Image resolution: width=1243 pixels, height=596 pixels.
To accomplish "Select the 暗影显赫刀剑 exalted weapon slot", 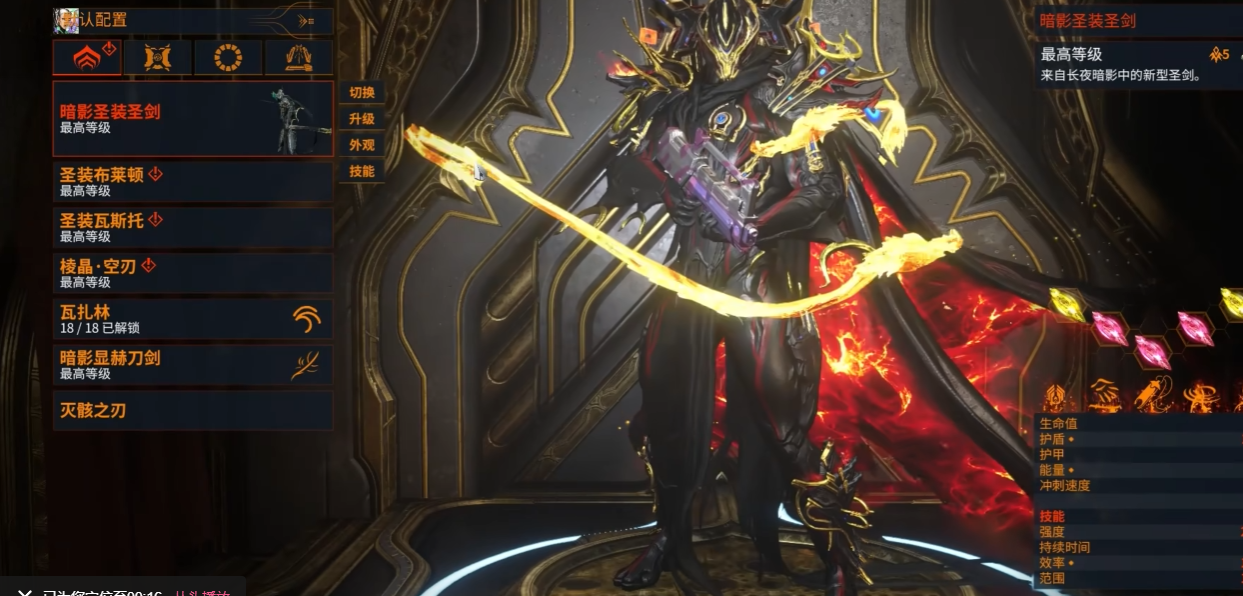I will click(192, 365).
